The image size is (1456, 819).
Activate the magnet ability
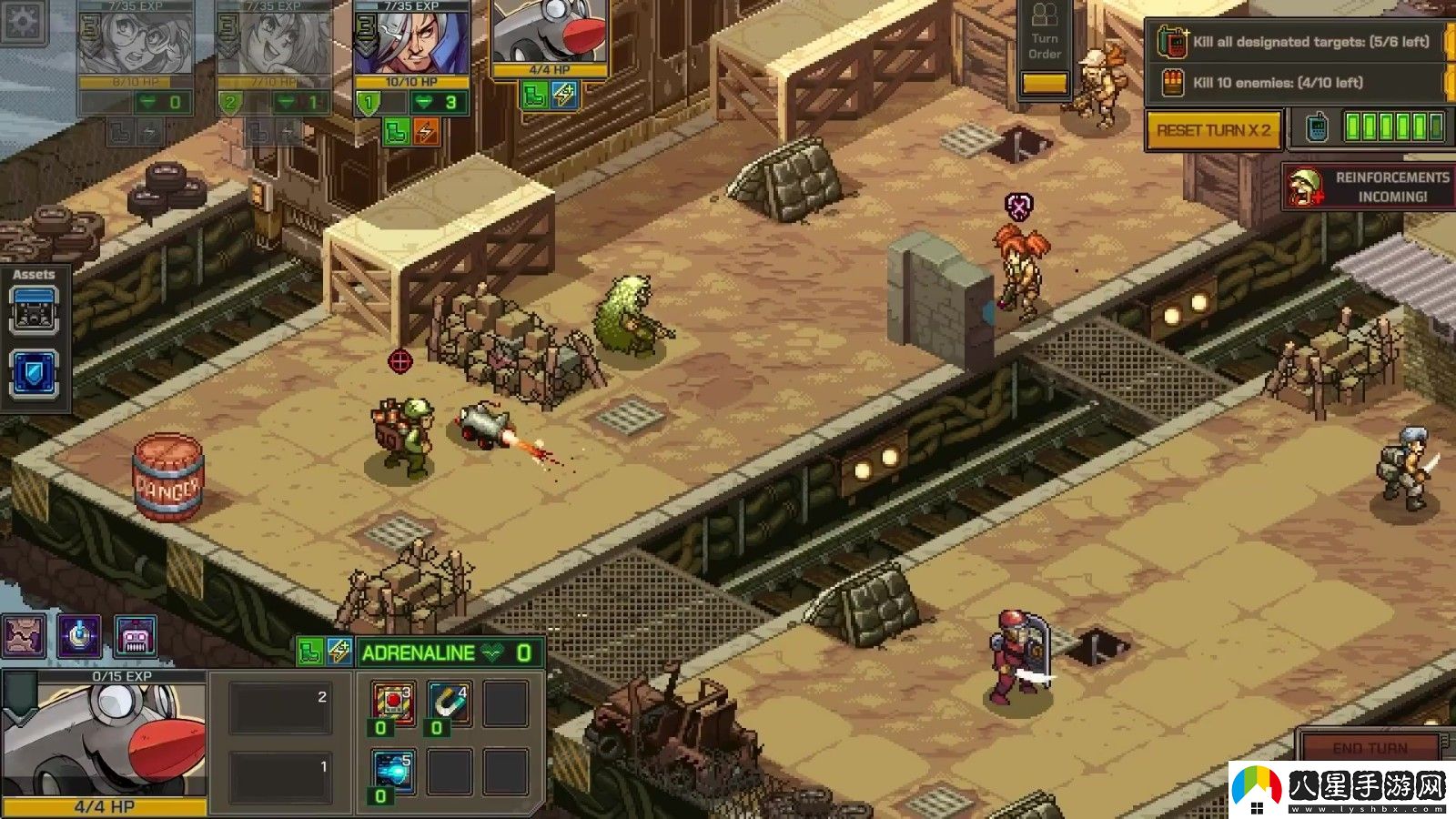pyautogui.click(x=449, y=703)
